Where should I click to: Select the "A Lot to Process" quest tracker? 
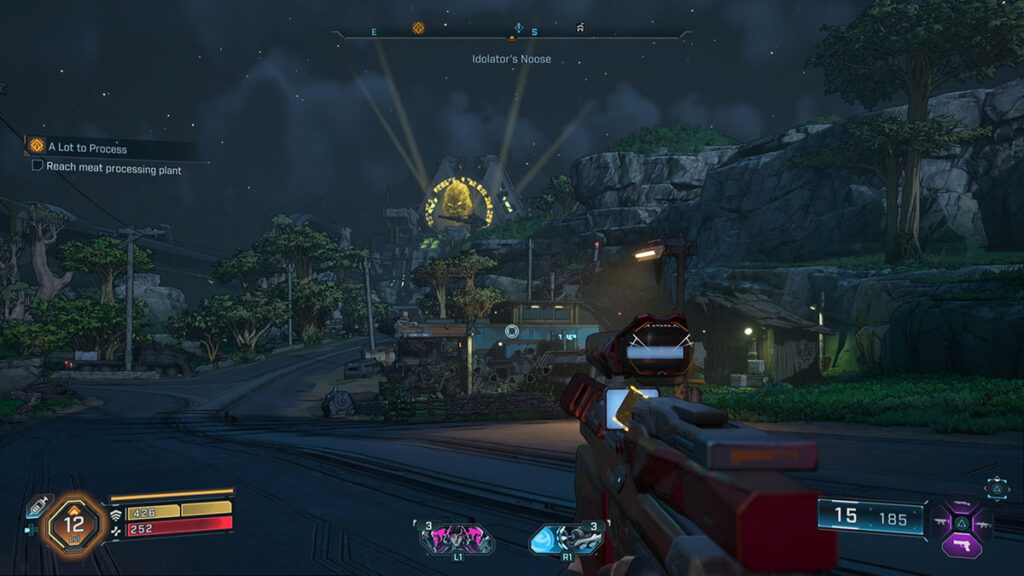[87, 148]
